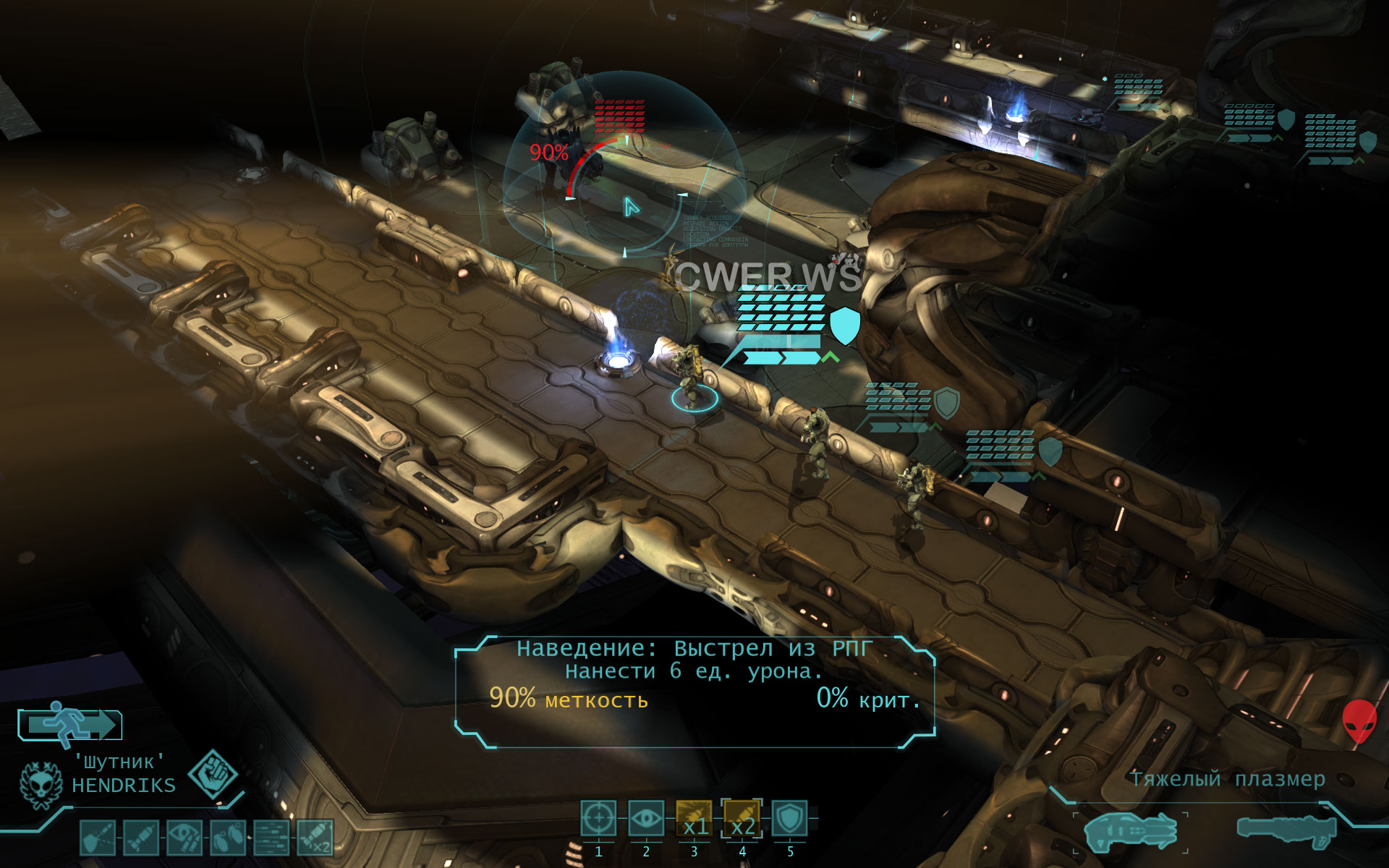This screenshot has width=1389, height=868.
Task: Inspect the single rocket perk icon
Action: pyautogui.click(x=141, y=838)
